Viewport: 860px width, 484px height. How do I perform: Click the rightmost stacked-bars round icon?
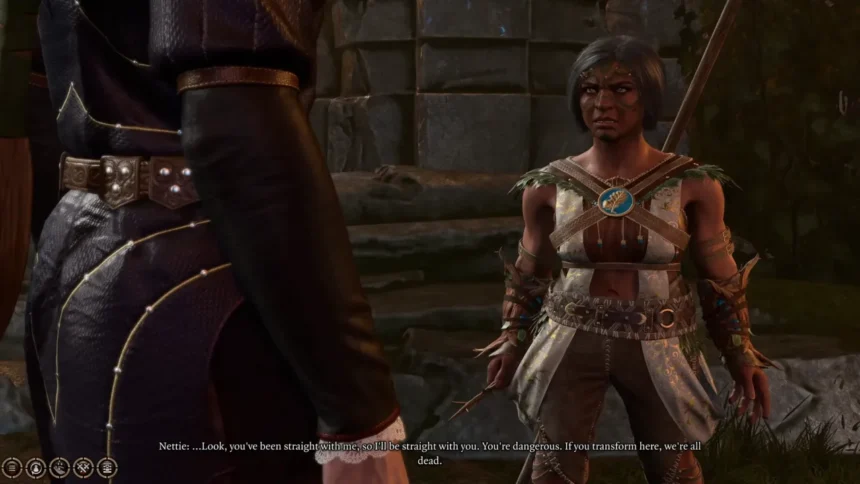coord(106,467)
